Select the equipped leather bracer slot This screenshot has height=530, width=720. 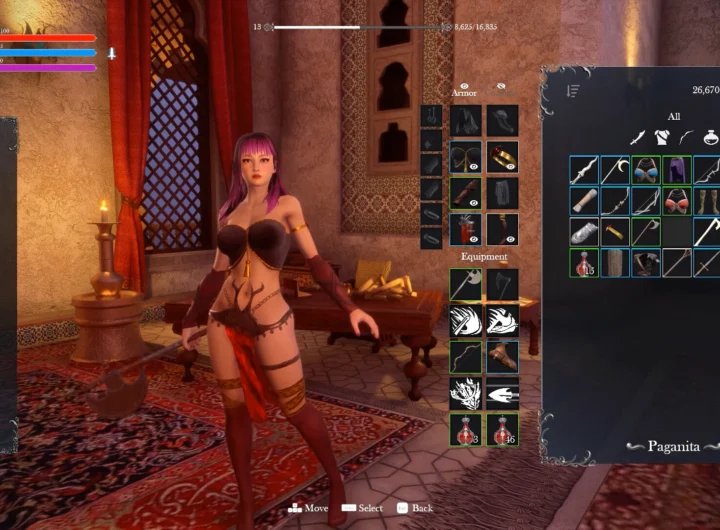pos(502,357)
